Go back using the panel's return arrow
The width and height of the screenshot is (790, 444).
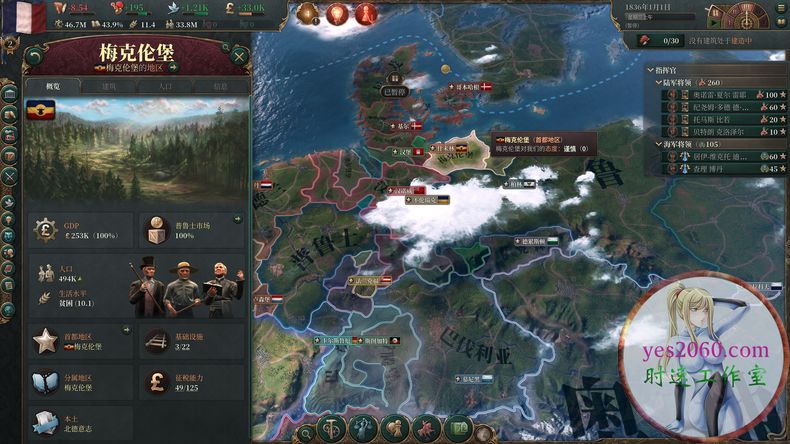[36, 55]
